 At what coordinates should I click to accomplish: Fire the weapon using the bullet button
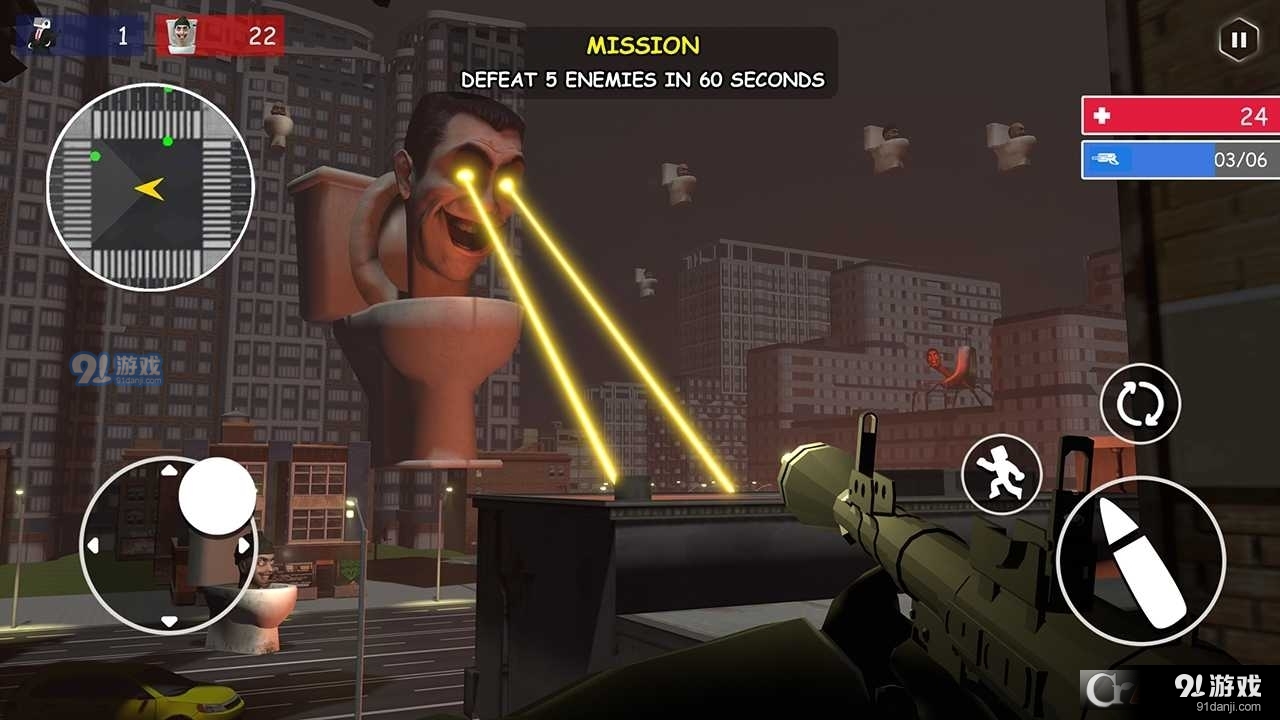tap(1141, 561)
